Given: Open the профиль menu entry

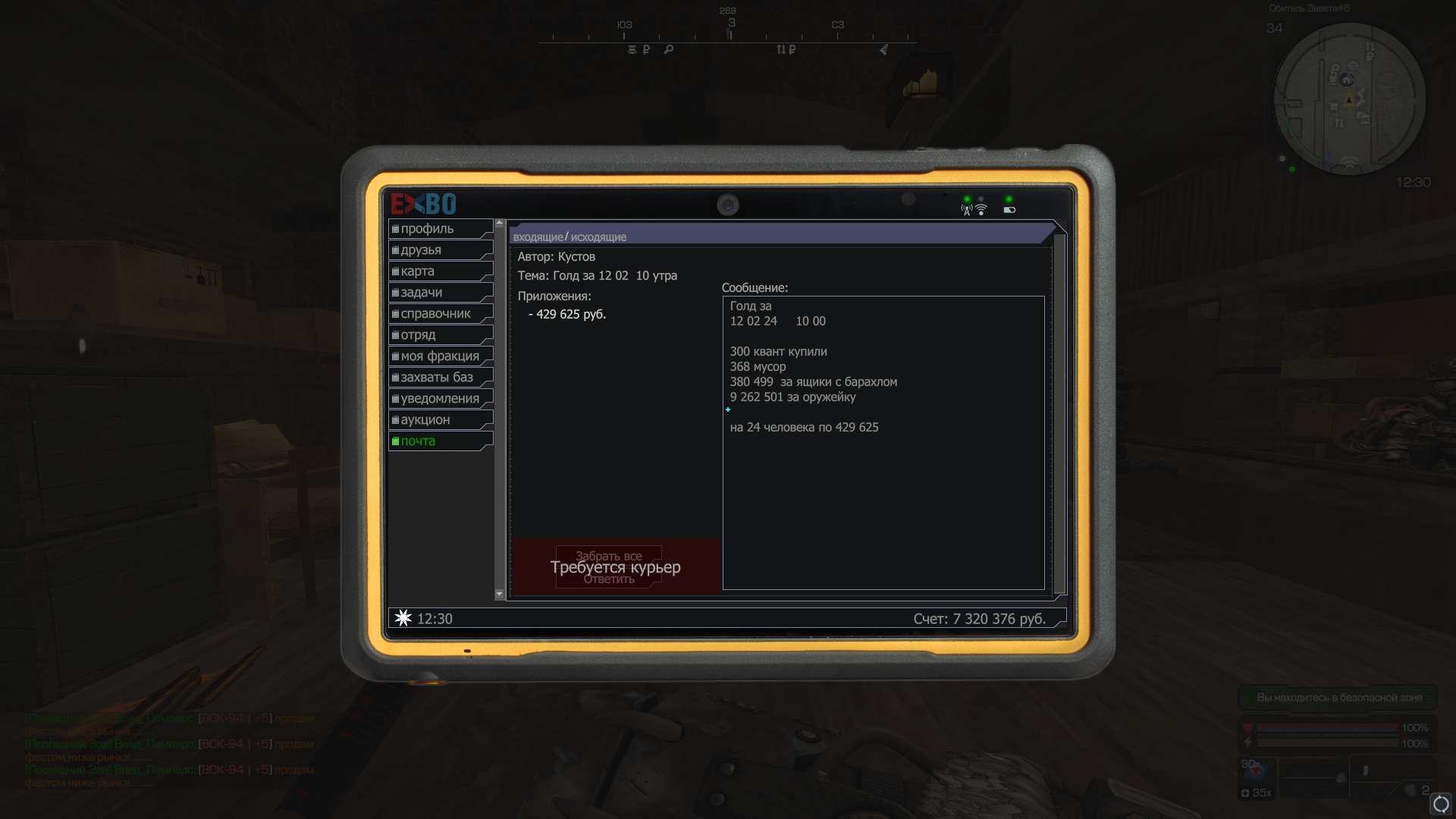Looking at the screenshot, I should (x=440, y=229).
